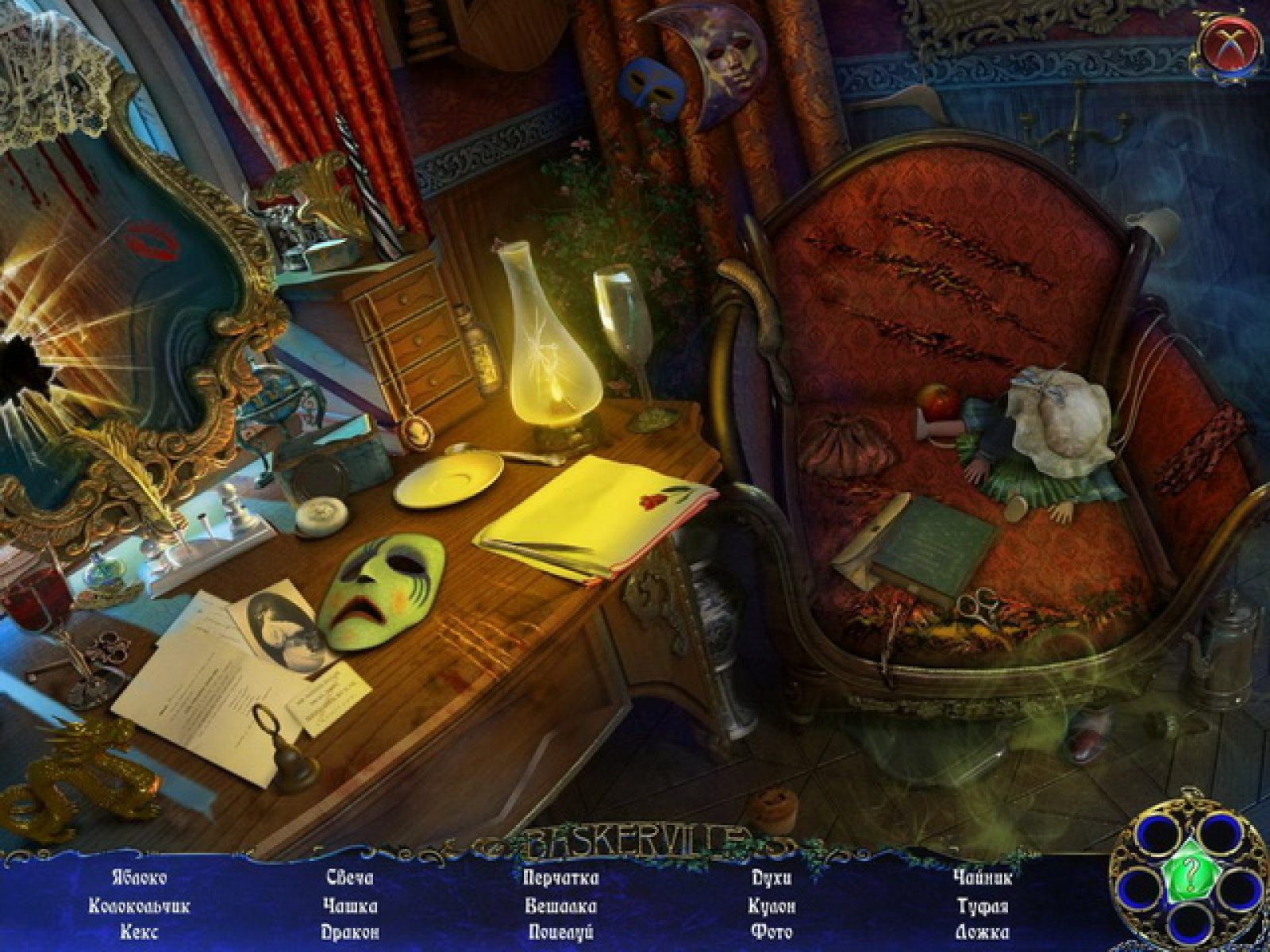Select the Ложка word in the list
This screenshot has width=1270, height=952.
(983, 932)
